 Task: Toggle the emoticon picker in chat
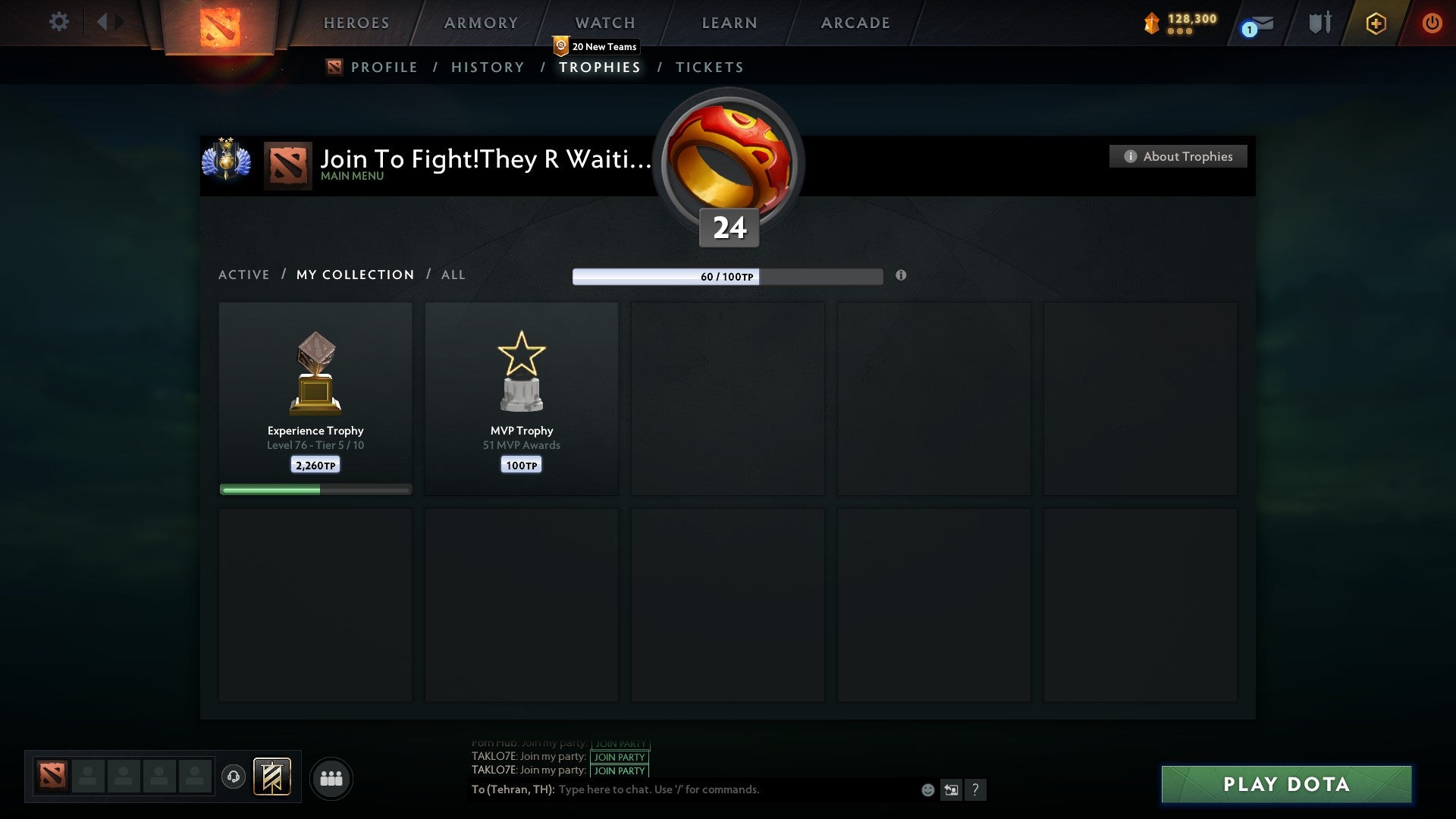[928, 789]
